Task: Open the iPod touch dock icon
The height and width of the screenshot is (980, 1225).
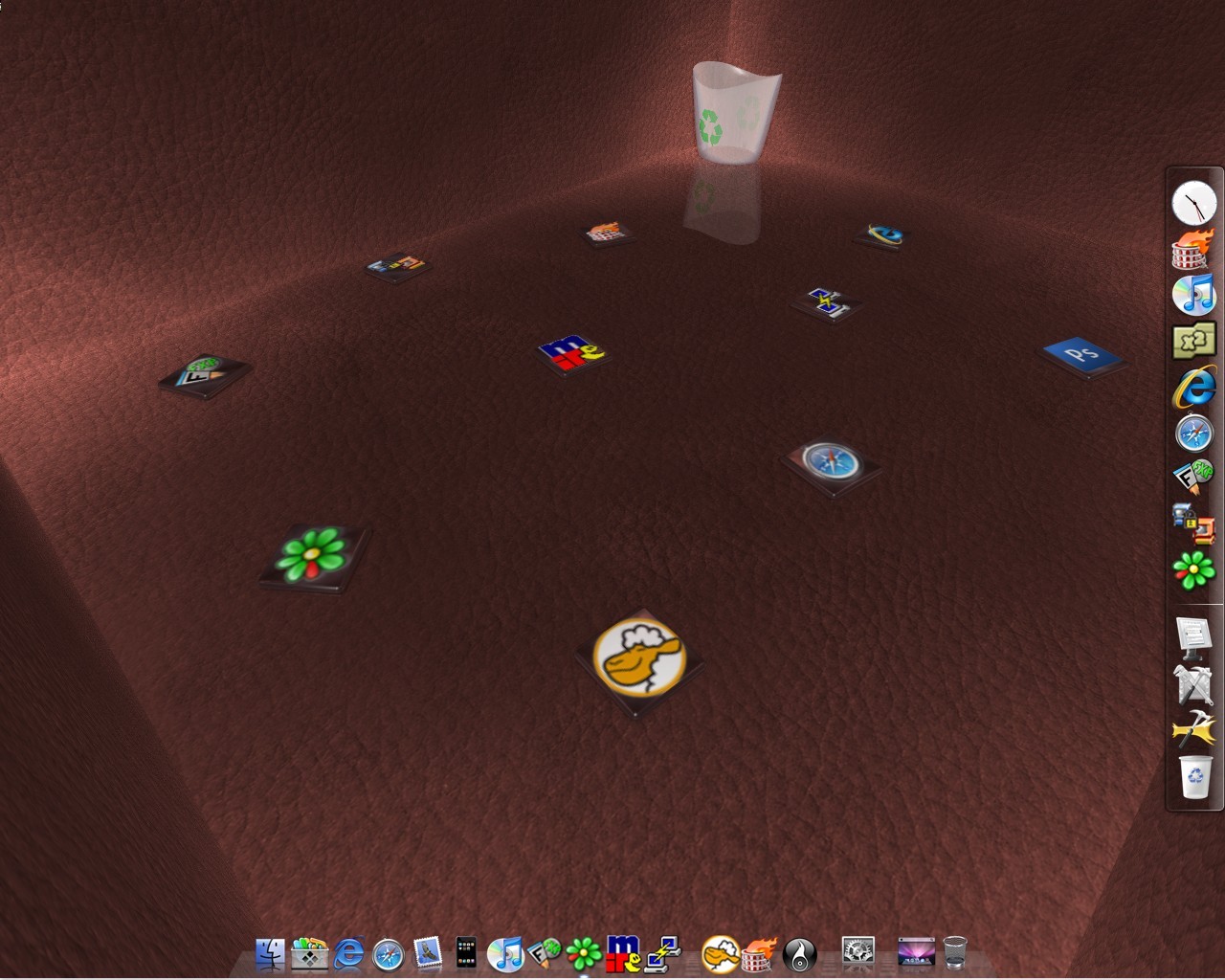Action: pyautogui.click(x=466, y=953)
